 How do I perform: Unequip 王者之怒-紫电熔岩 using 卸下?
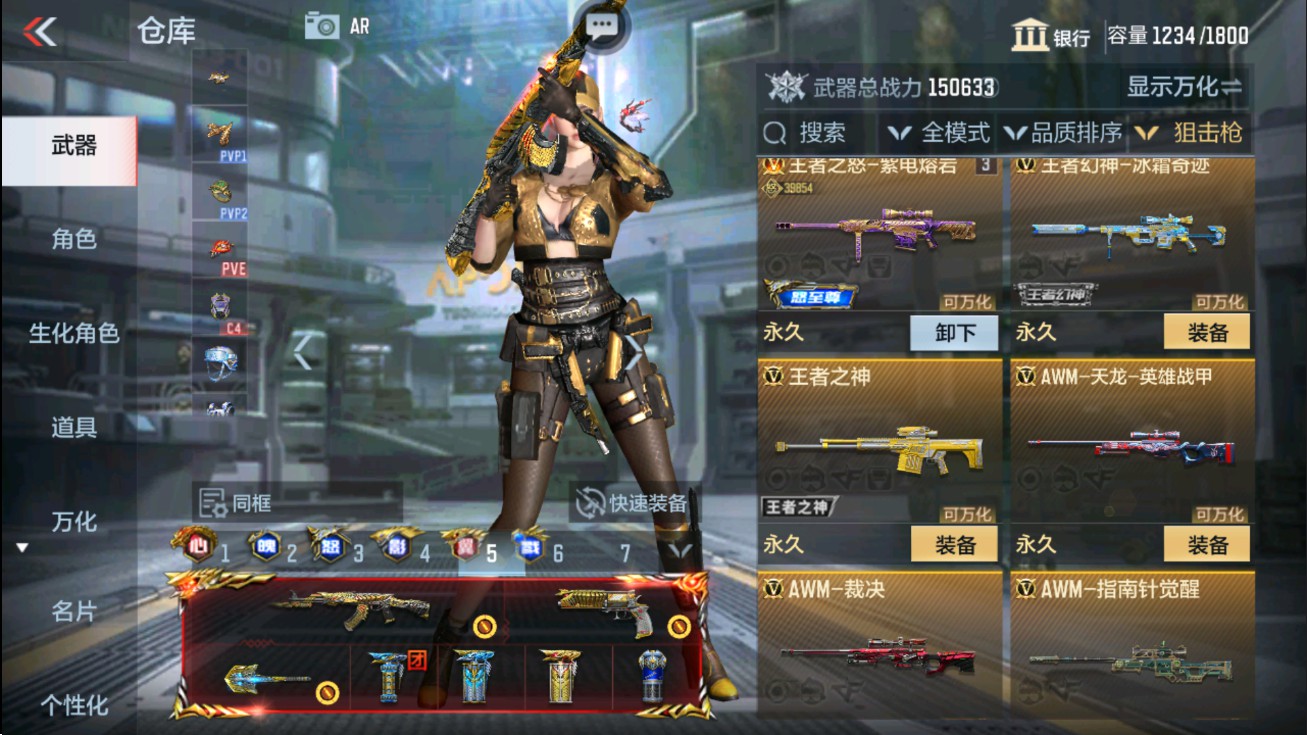click(954, 332)
